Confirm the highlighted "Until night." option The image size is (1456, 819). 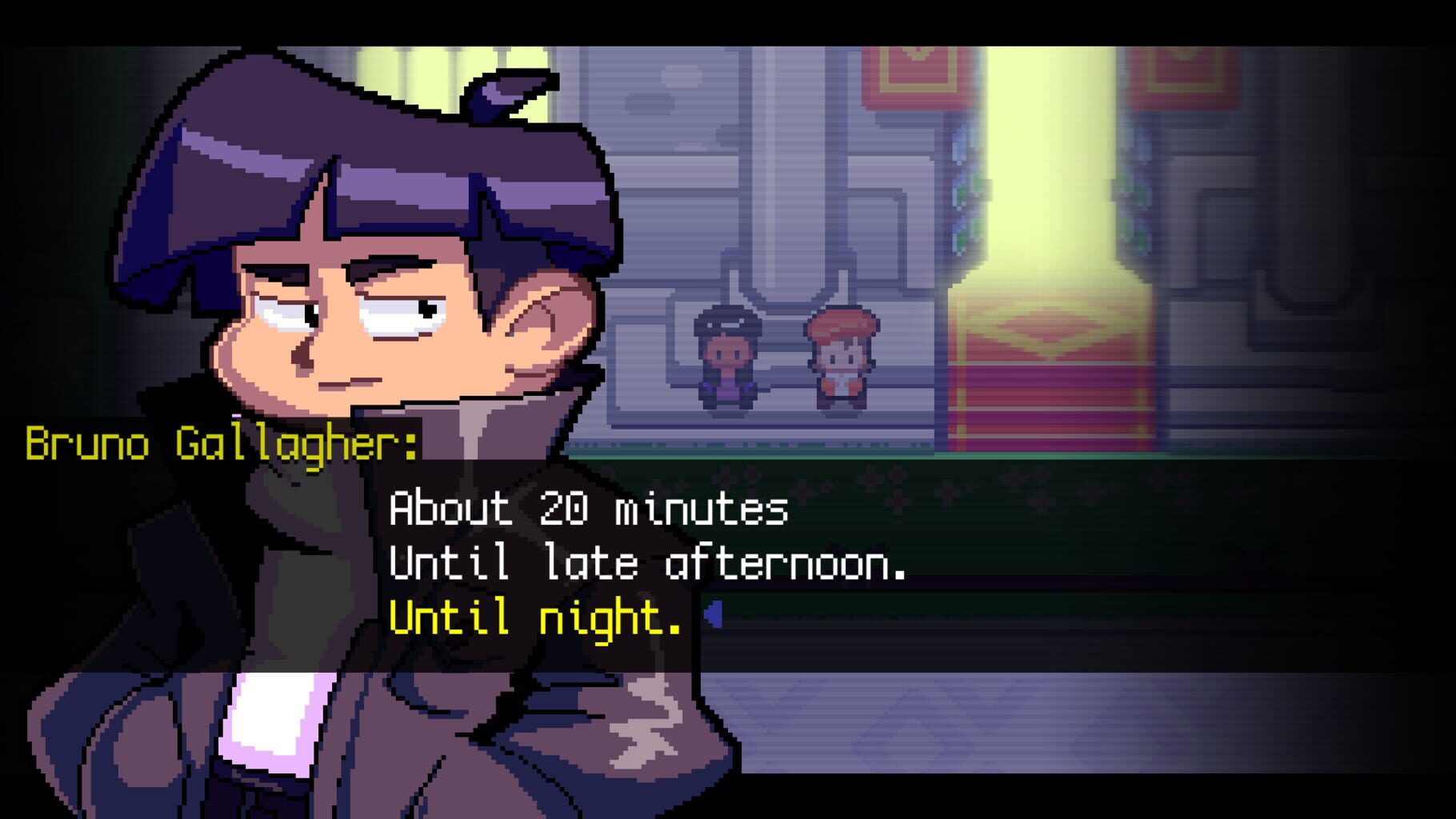(536, 616)
